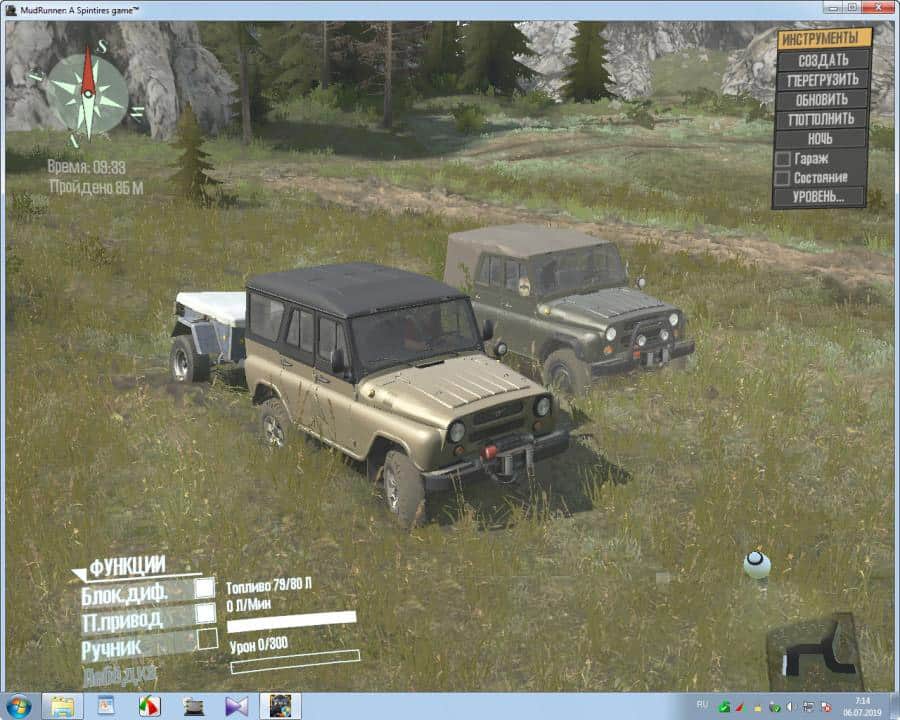Engage the Ручник handbrake toggle
Viewport: 900px width, 720px height.
pyautogui.click(x=207, y=640)
